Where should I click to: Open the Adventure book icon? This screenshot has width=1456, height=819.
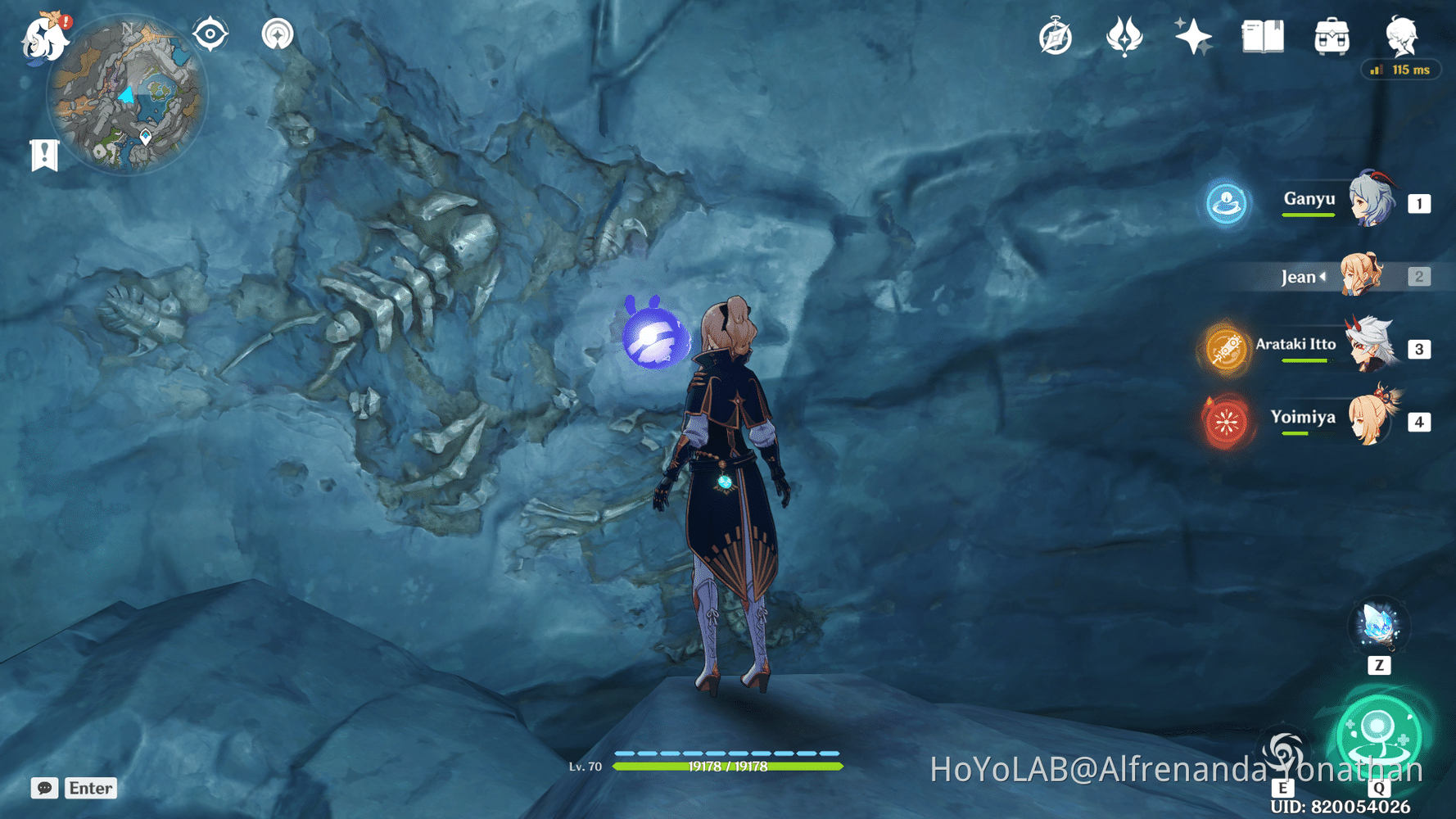coord(1263,37)
